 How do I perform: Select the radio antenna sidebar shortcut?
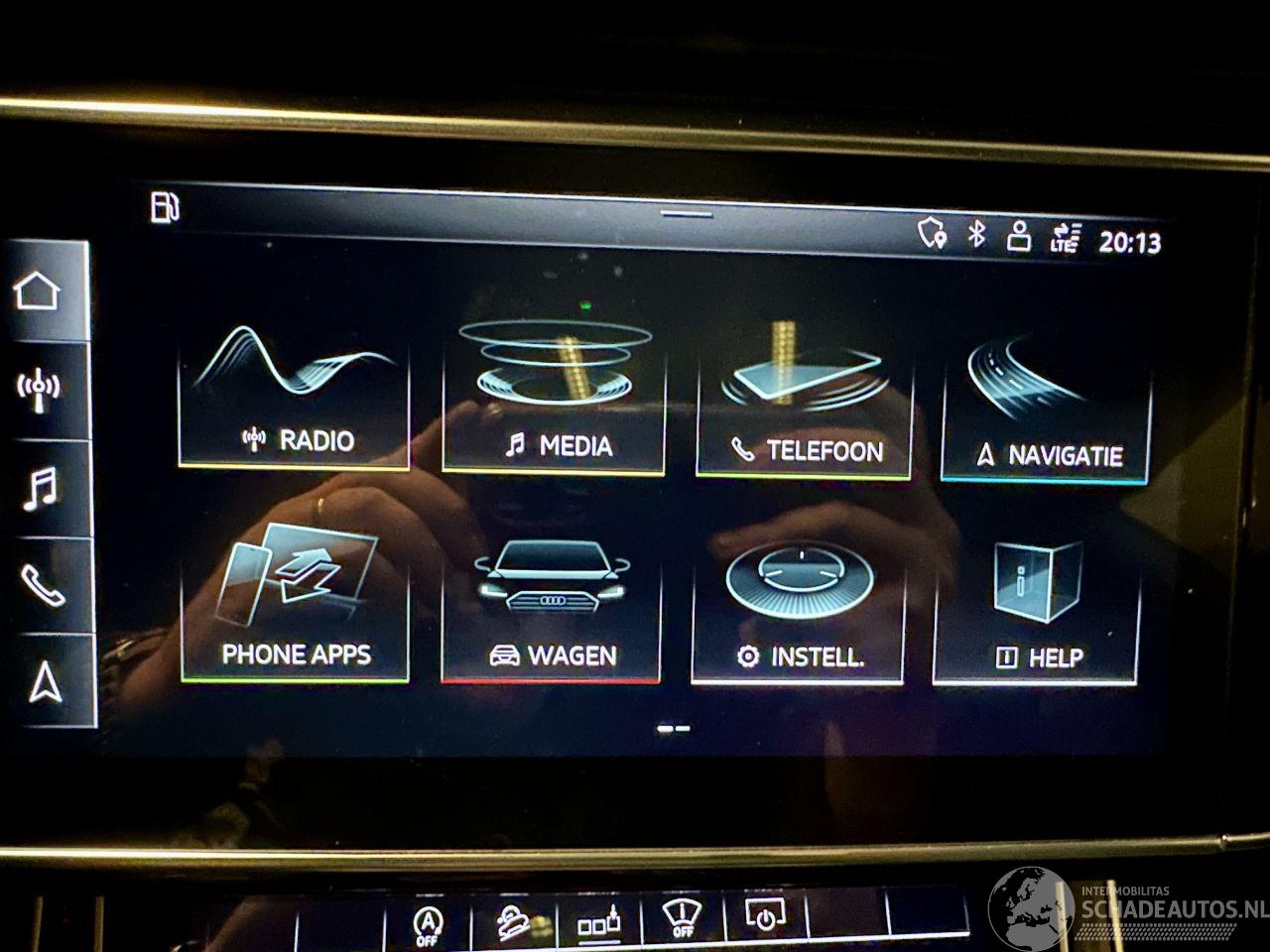tap(38, 391)
